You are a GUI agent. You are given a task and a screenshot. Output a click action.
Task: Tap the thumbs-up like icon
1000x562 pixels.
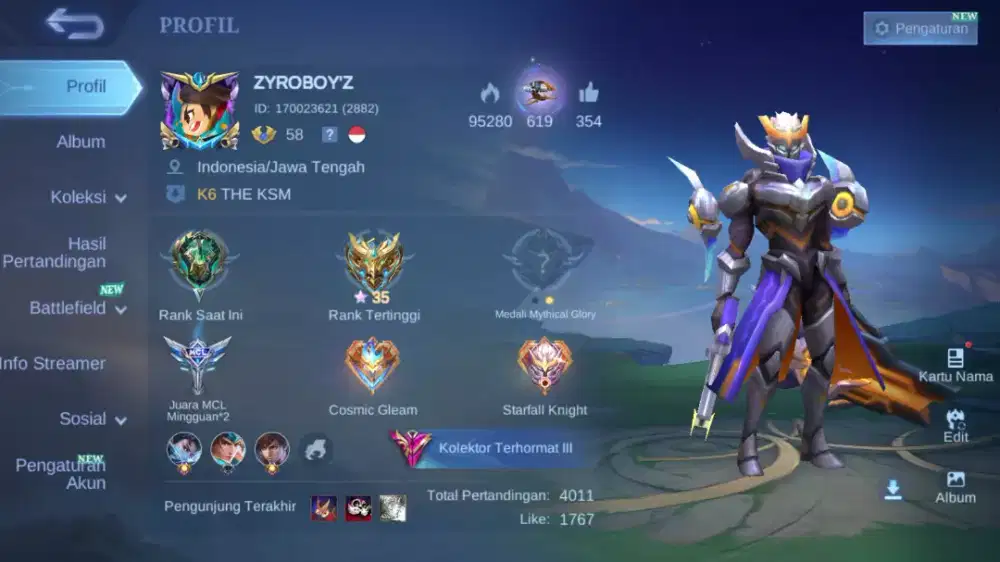point(588,94)
